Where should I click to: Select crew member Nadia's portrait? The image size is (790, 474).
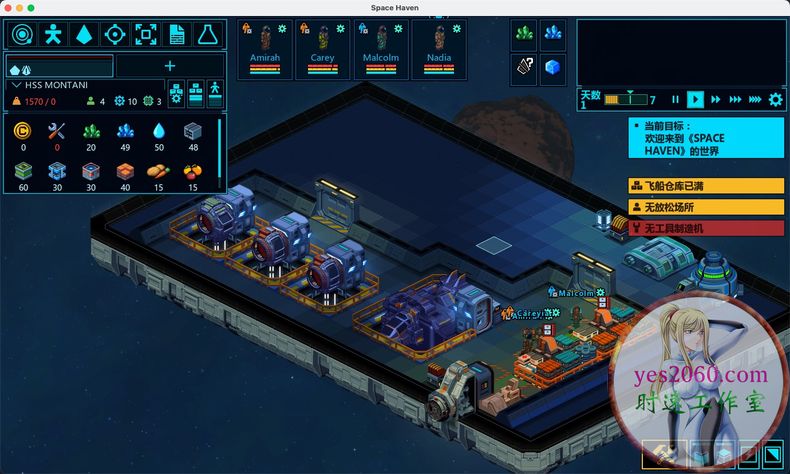click(439, 44)
